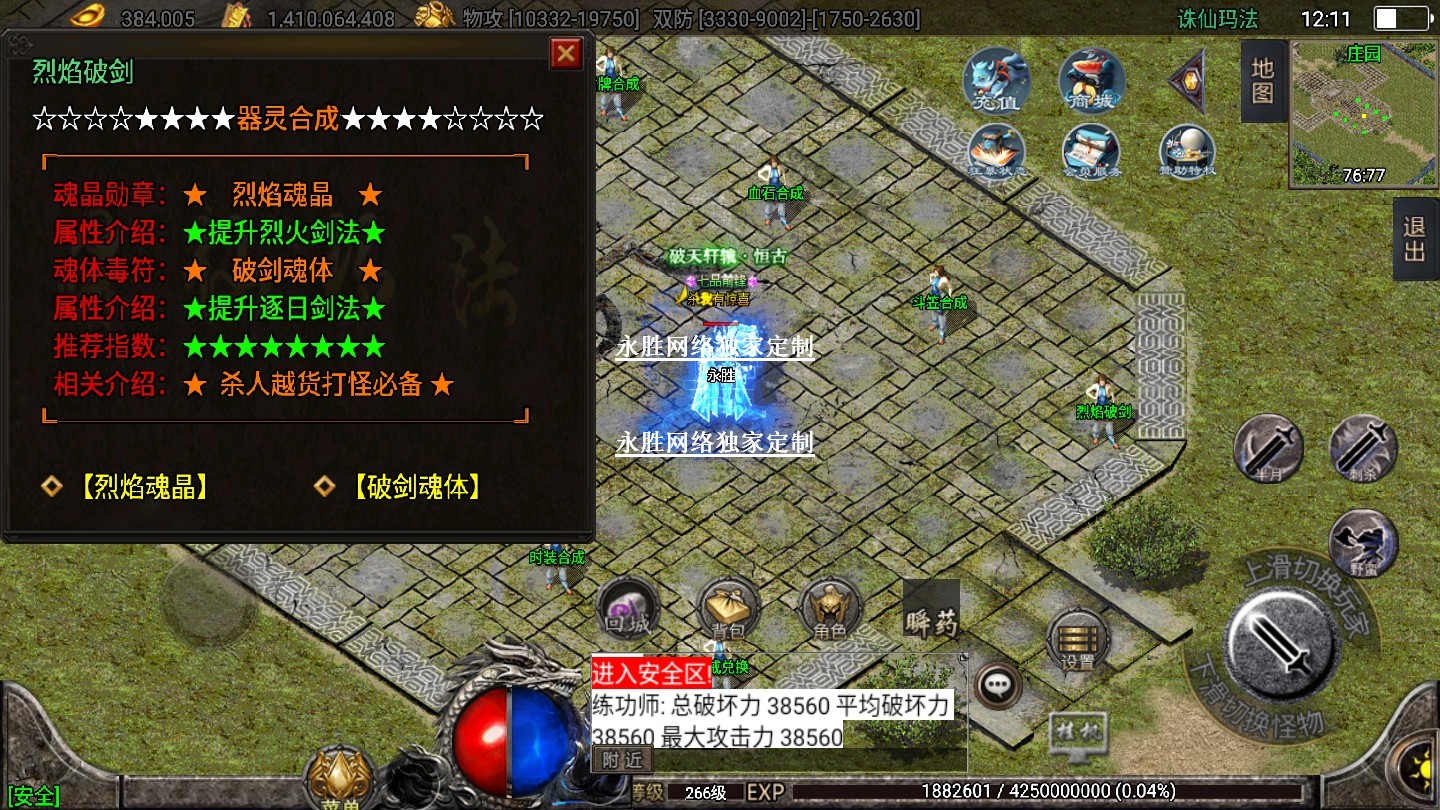1440x810 pixels.
Task: Open the 角色 character sheet
Action: pos(831,608)
